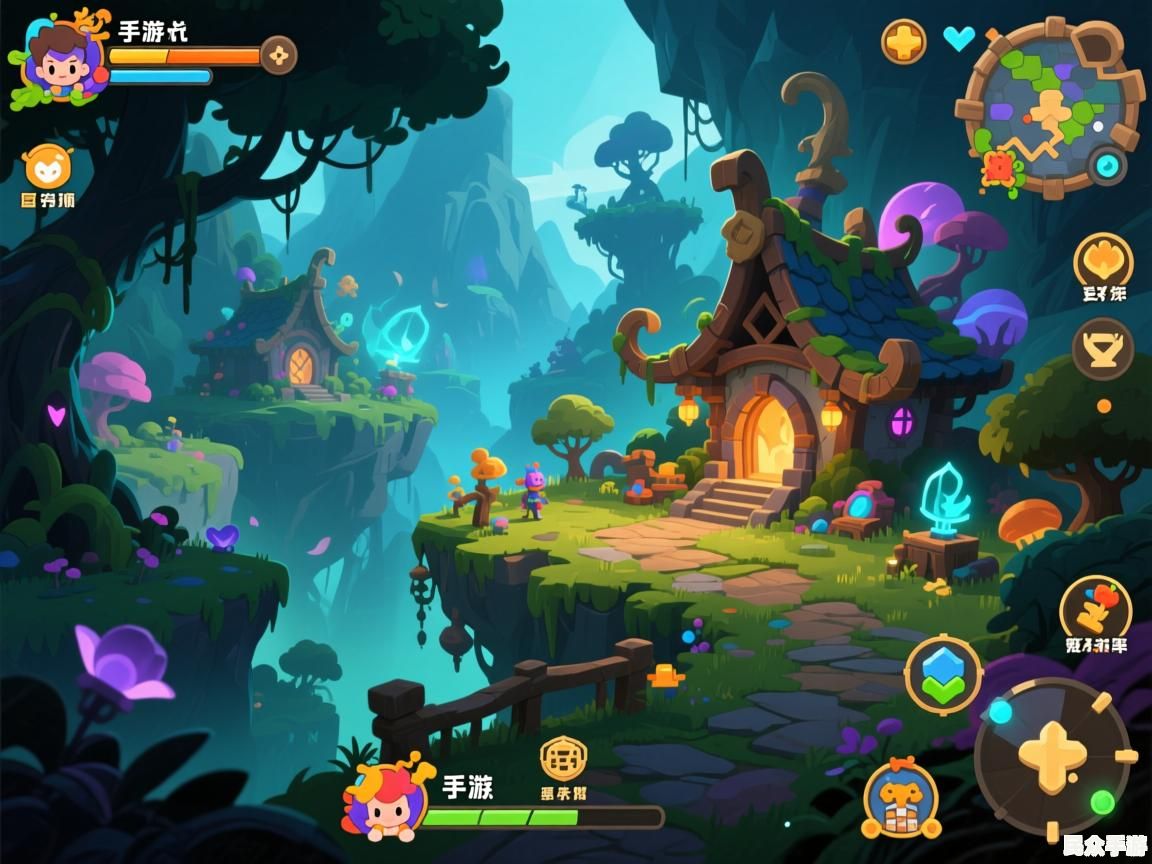
Task: Select the cyan heart icon
Action: click(x=958, y=39)
